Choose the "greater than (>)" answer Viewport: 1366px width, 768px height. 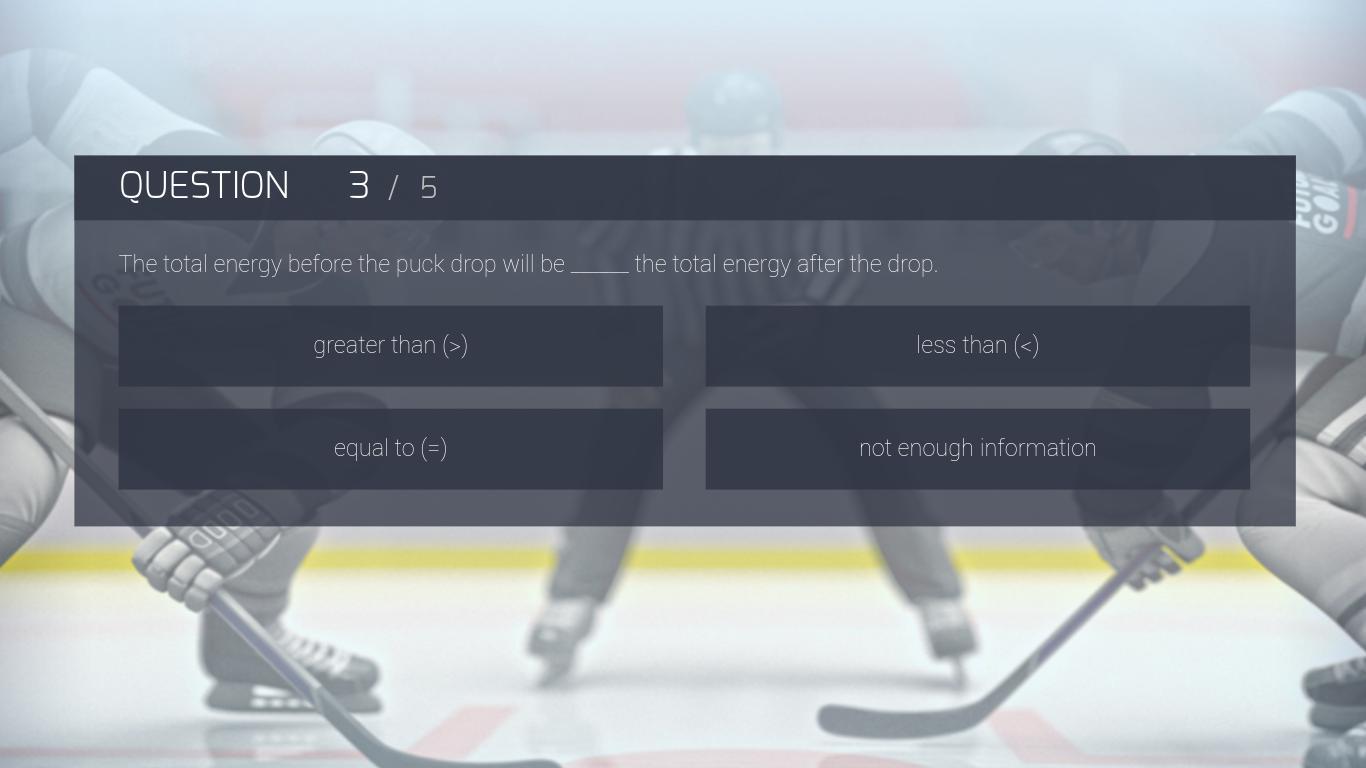[x=390, y=346]
